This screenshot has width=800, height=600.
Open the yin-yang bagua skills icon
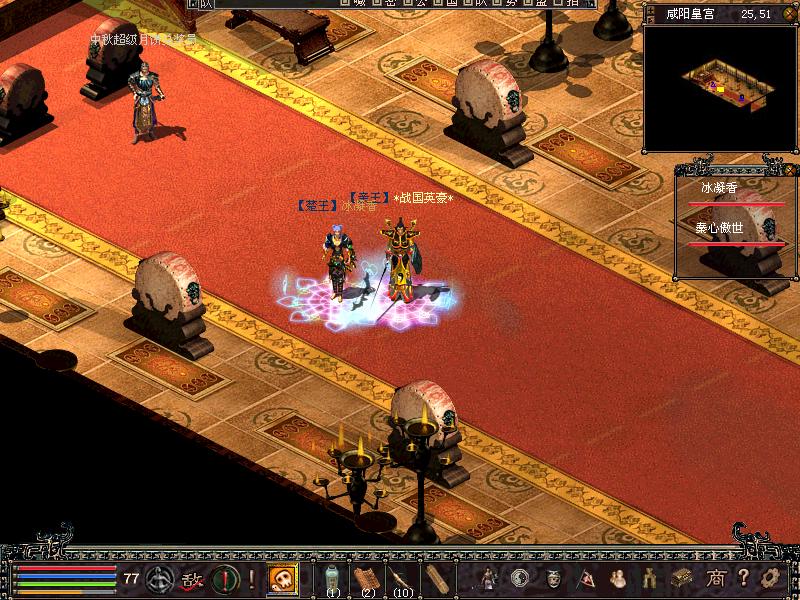coord(520,578)
